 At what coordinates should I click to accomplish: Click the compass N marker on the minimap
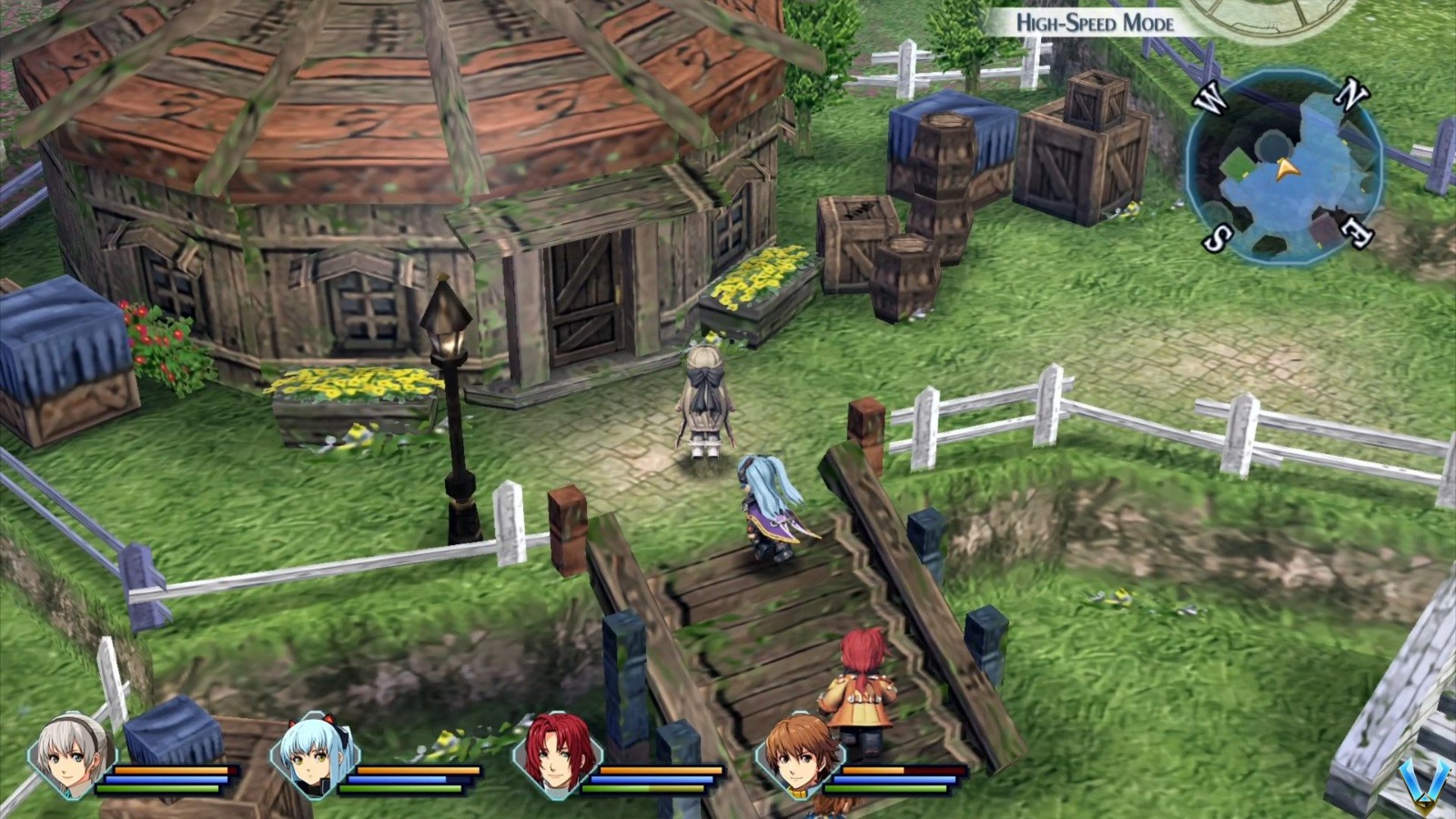(1352, 93)
